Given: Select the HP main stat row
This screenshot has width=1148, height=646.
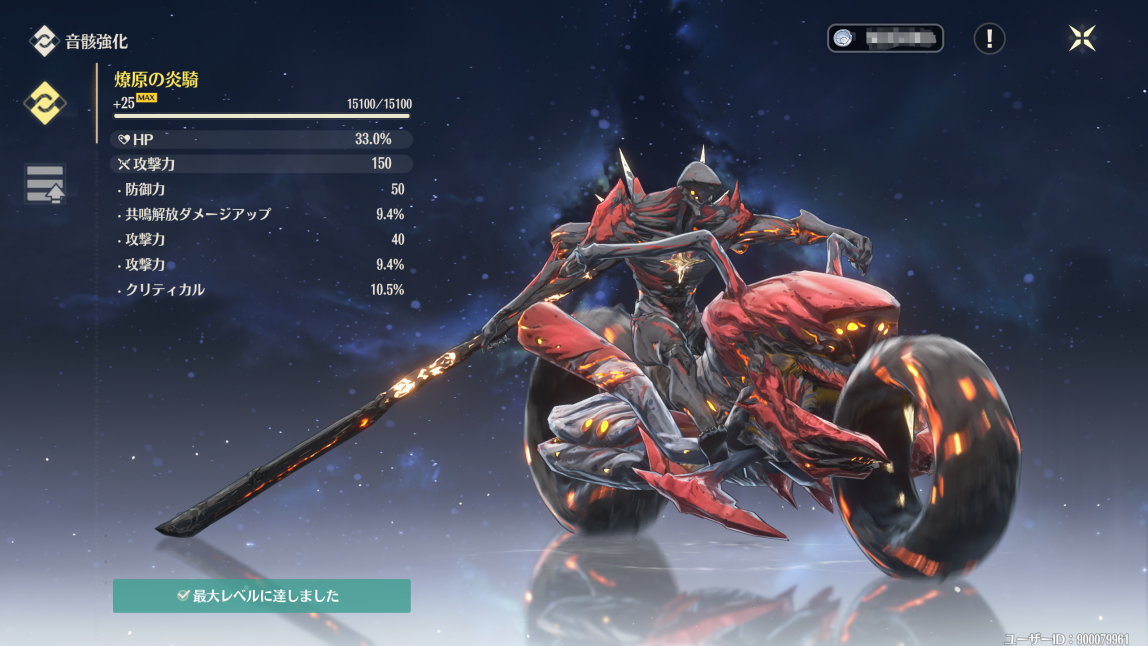Looking at the screenshot, I should point(261,139).
